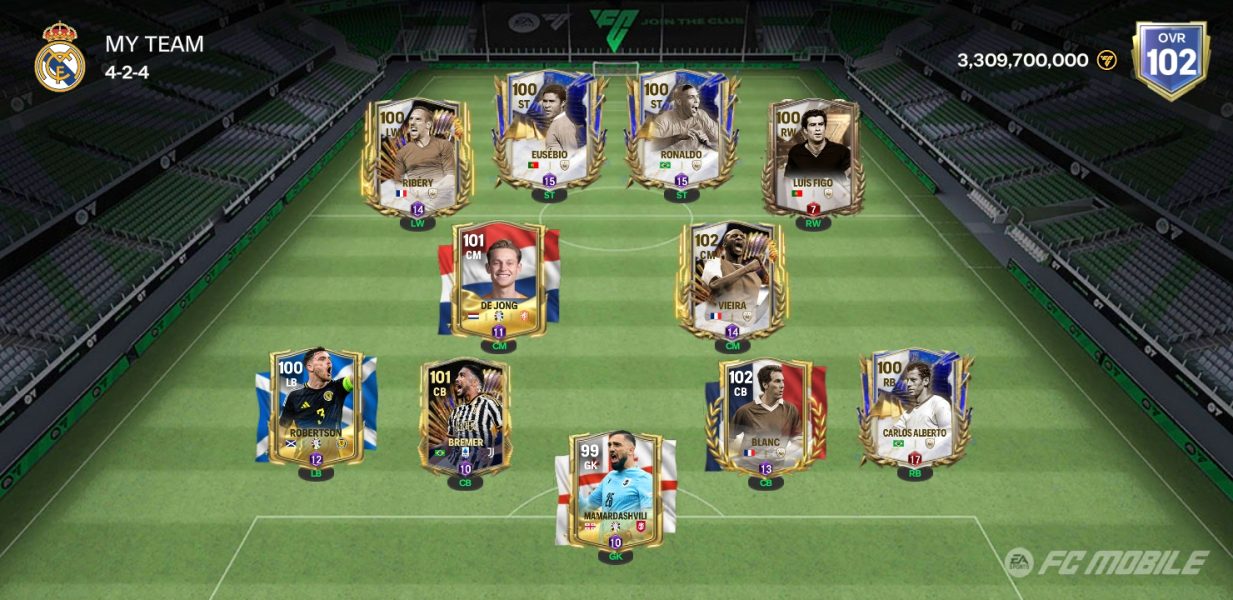Choose the Robertson left back card
Screen dimensions: 1233x600
click(x=316, y=405)
